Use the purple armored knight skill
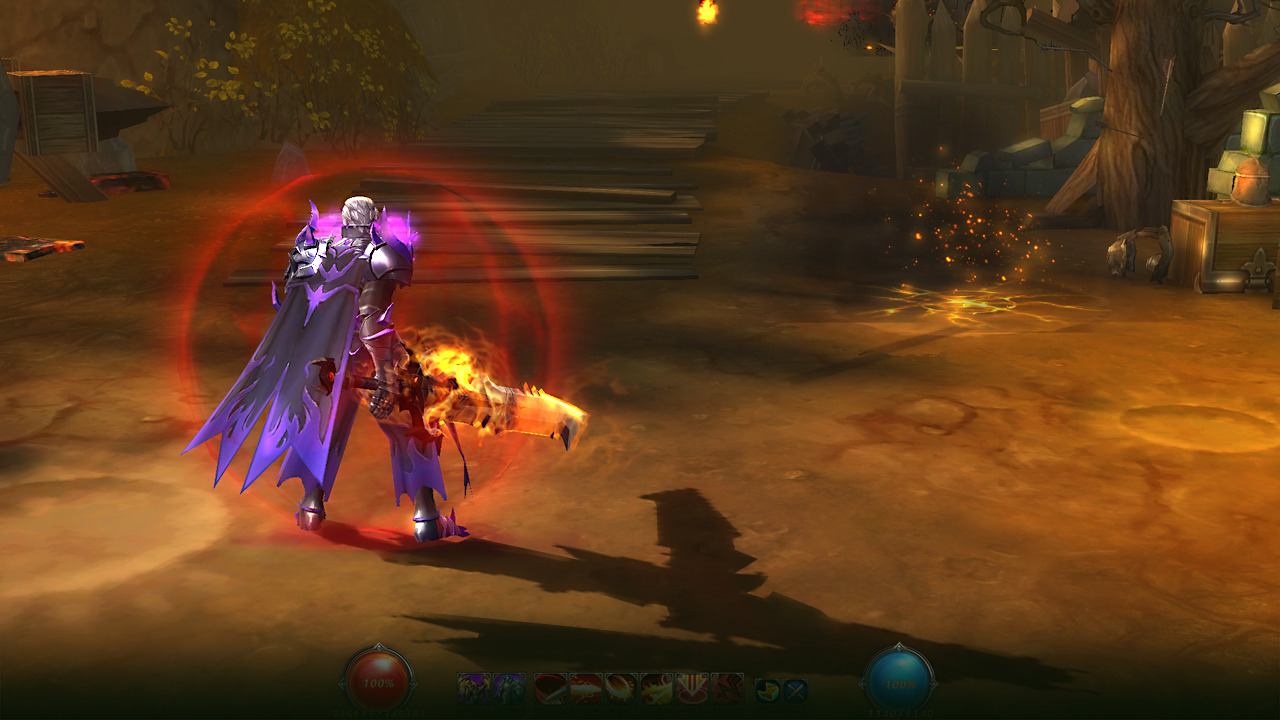 pyautogui.click(x=509, y=688)
